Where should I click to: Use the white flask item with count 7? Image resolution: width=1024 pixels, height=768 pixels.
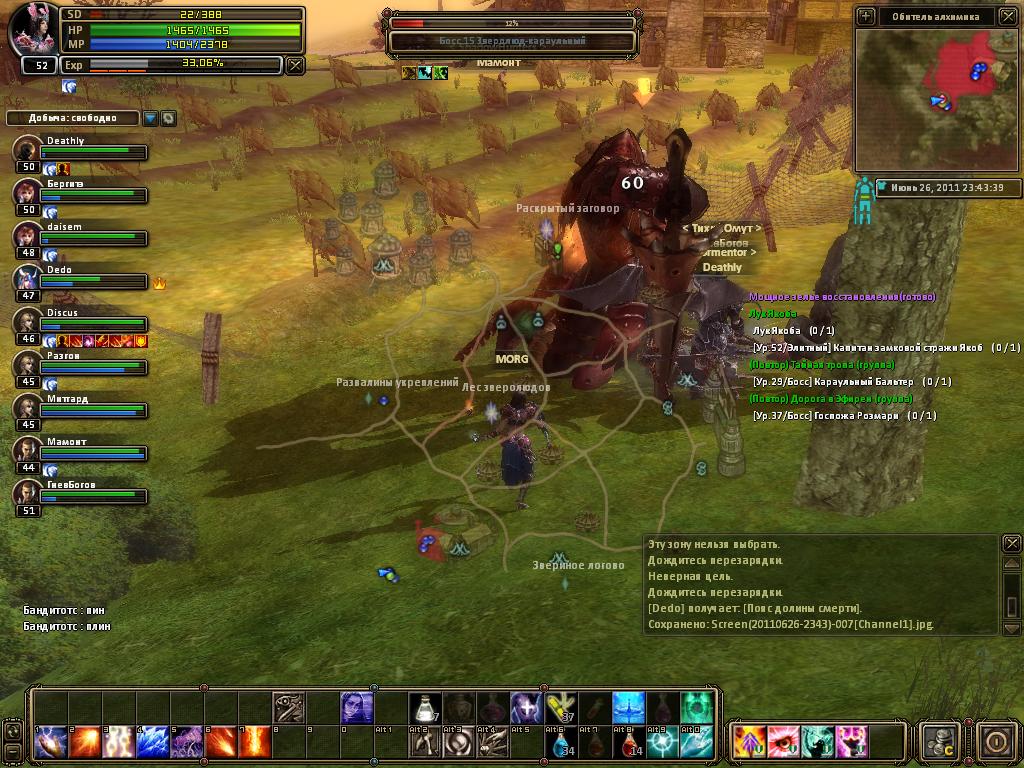(425, 708)
